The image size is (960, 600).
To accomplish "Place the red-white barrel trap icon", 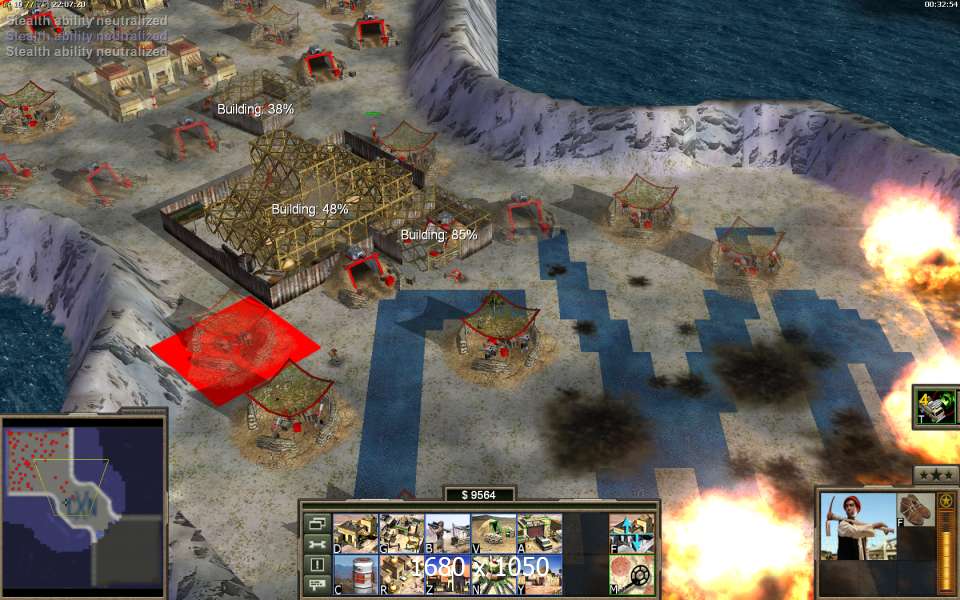I will pyautogui.click(x=355, y=574).
